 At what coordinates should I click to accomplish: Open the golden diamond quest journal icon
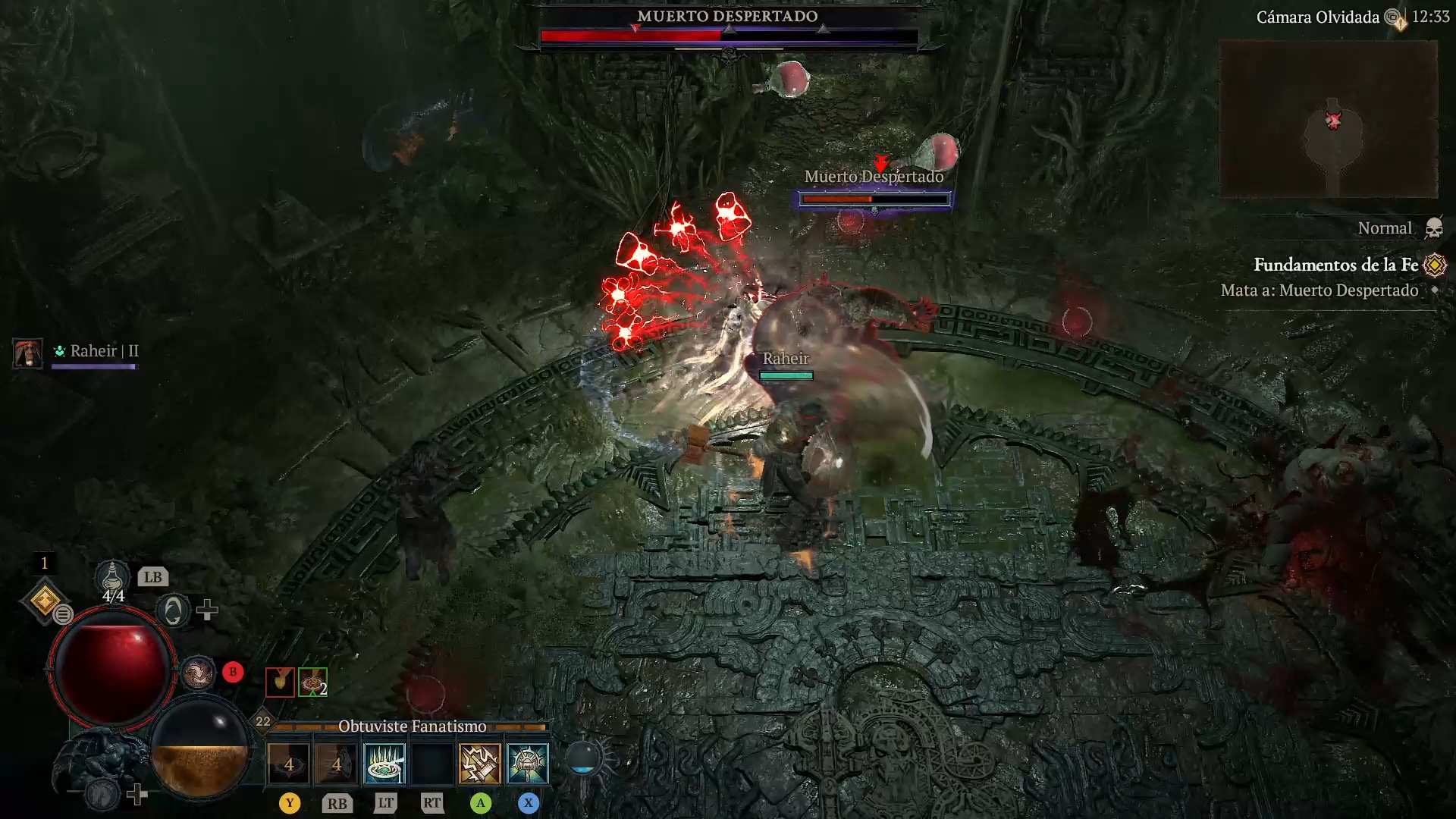click(x=45, y=601)
